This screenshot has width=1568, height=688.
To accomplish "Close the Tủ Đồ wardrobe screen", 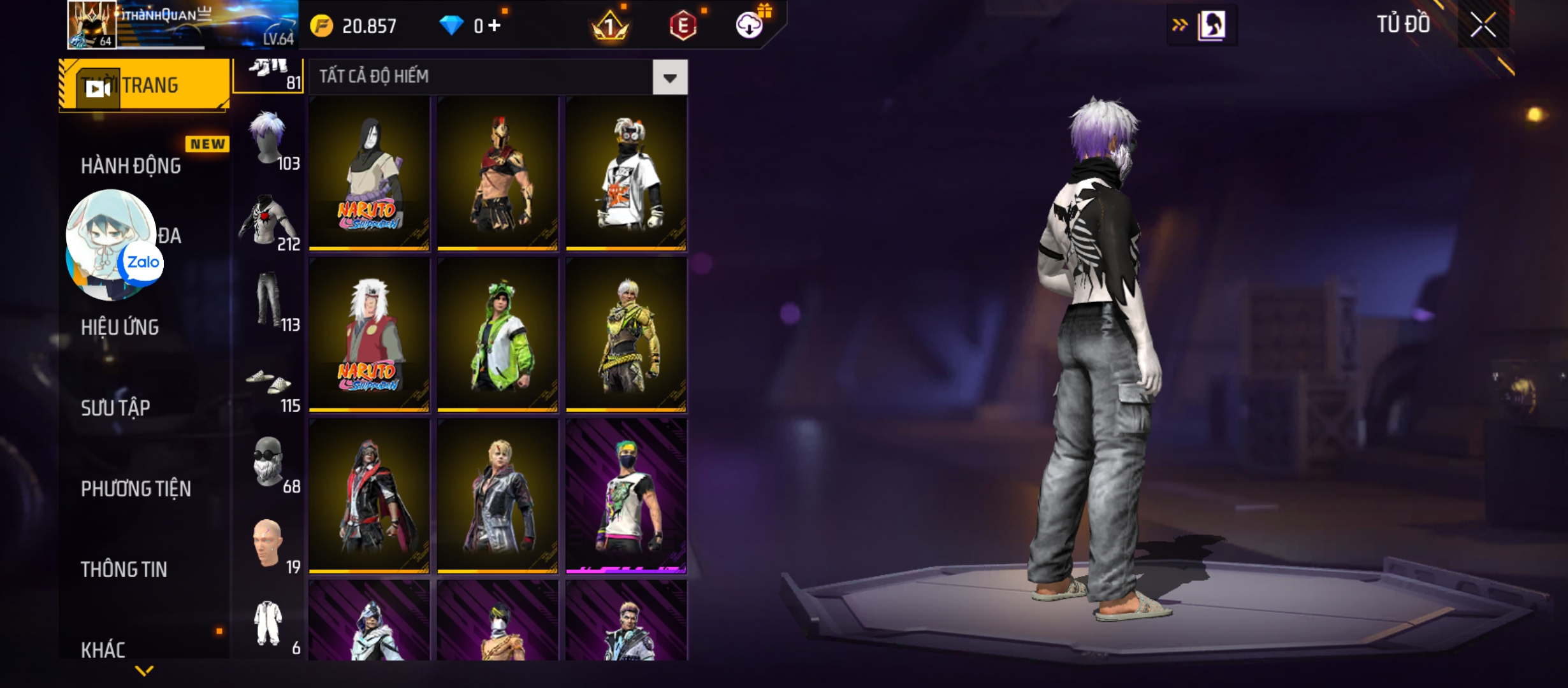I will point(1483,25).
